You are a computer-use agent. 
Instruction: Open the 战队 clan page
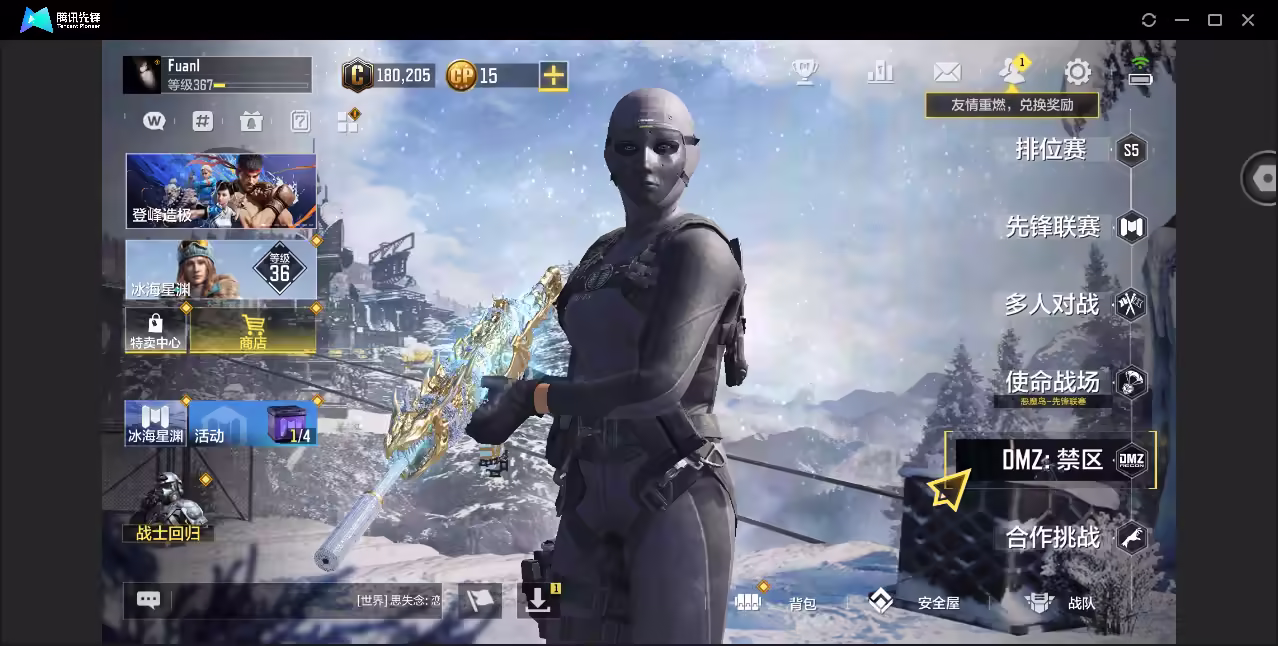[x=1060, y=602]
